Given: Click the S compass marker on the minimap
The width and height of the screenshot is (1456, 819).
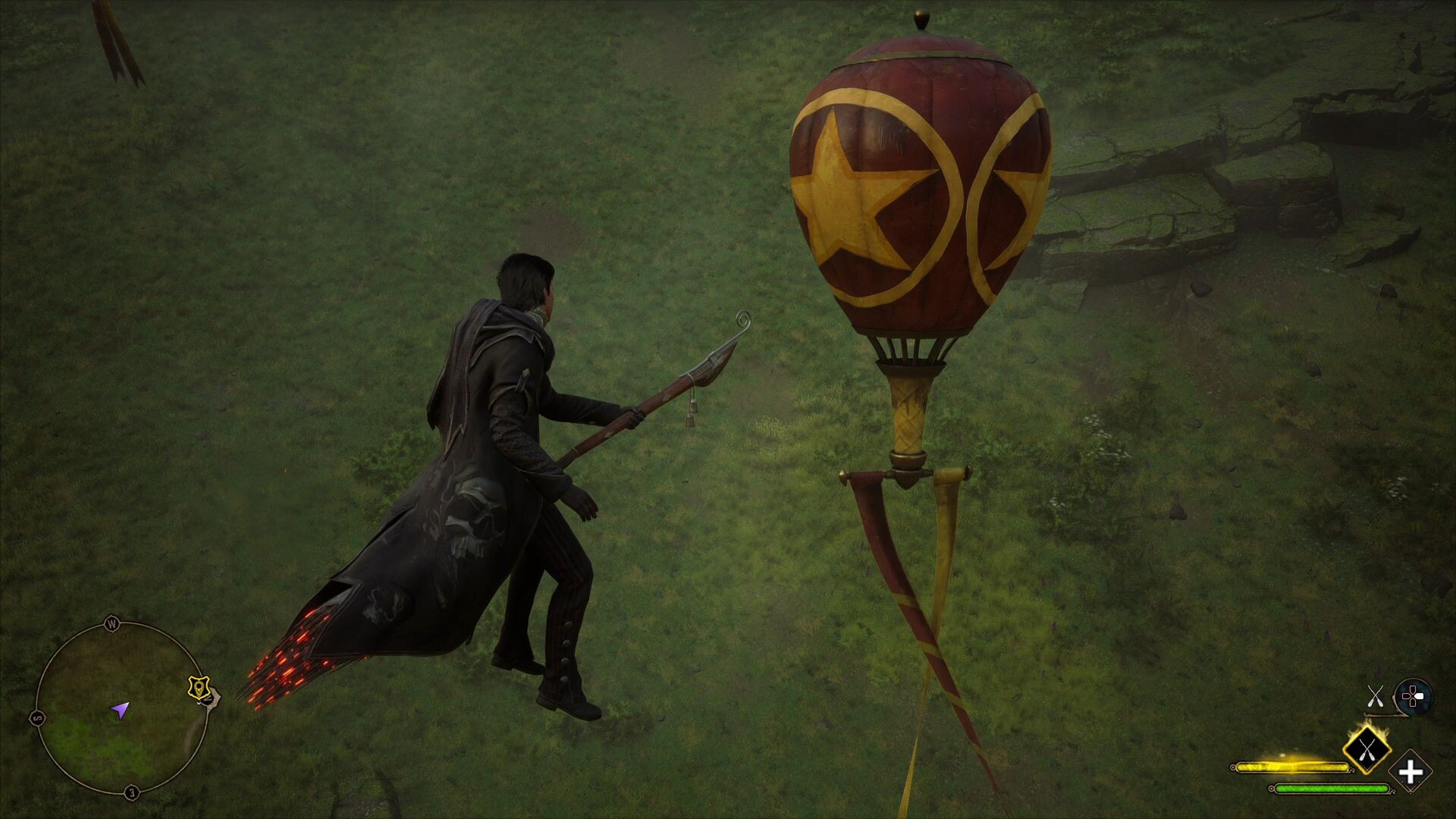Looking at the screenshot, I should [x=37, y=717].
